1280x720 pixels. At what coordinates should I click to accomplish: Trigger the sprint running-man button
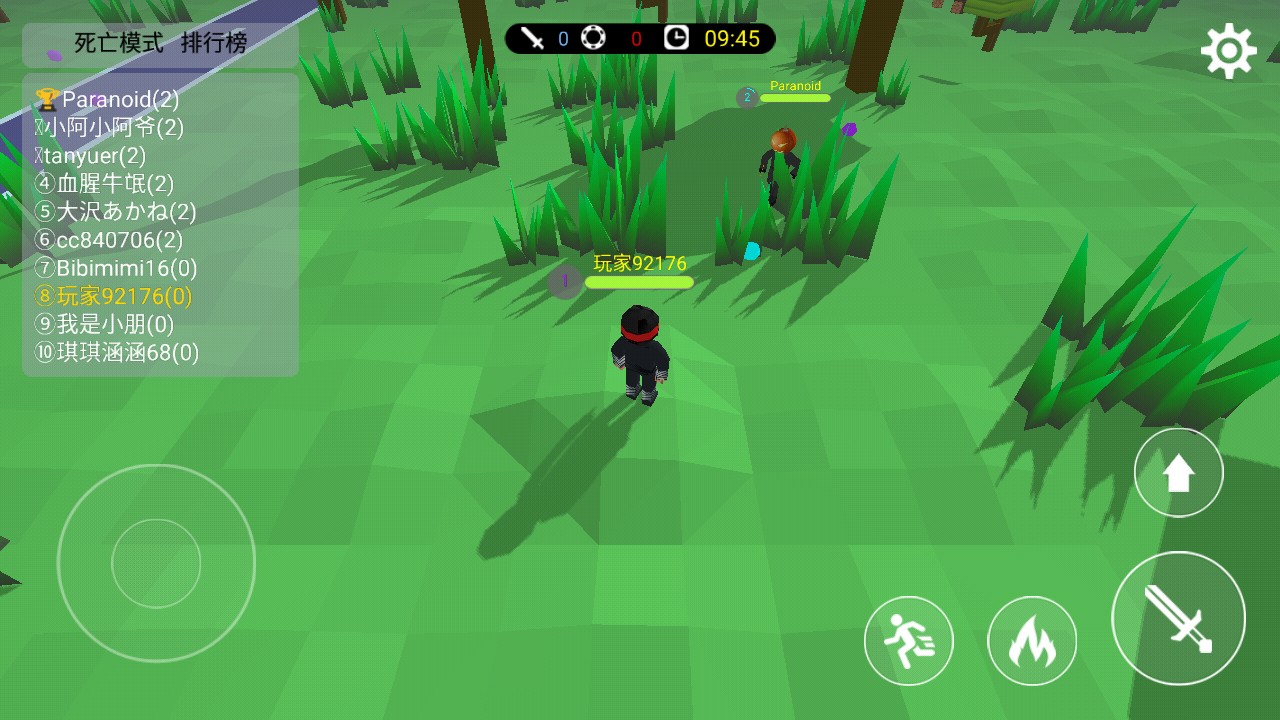point(908,641)
